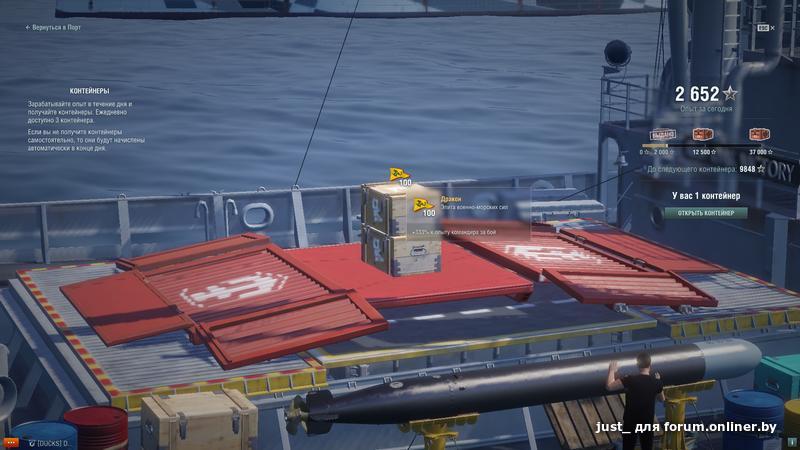Select the 37 000 experience container icon

(x=757, y=136)
